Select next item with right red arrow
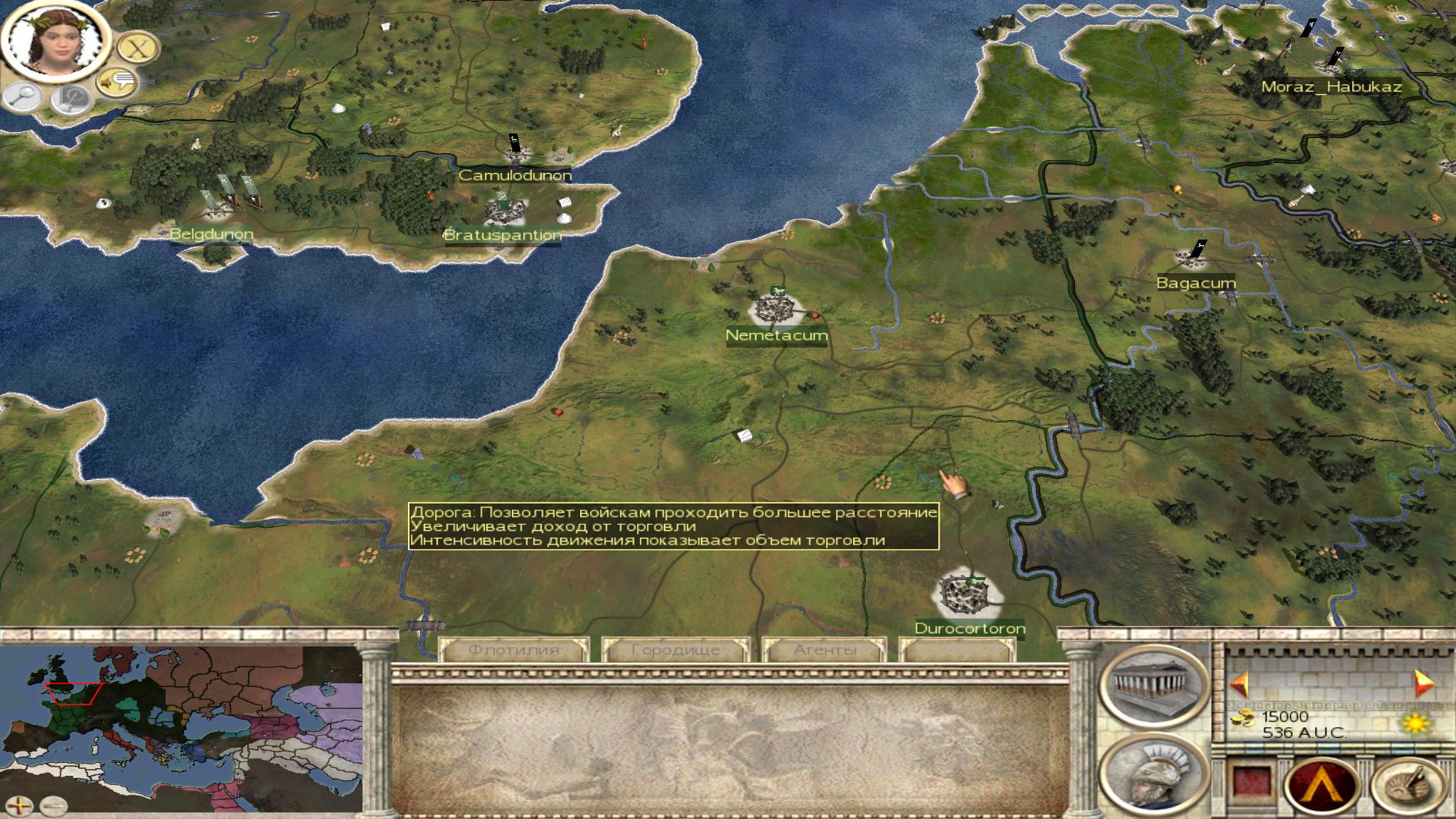The height and width of the screenshot is (819, 1456). pos(1423,684)
